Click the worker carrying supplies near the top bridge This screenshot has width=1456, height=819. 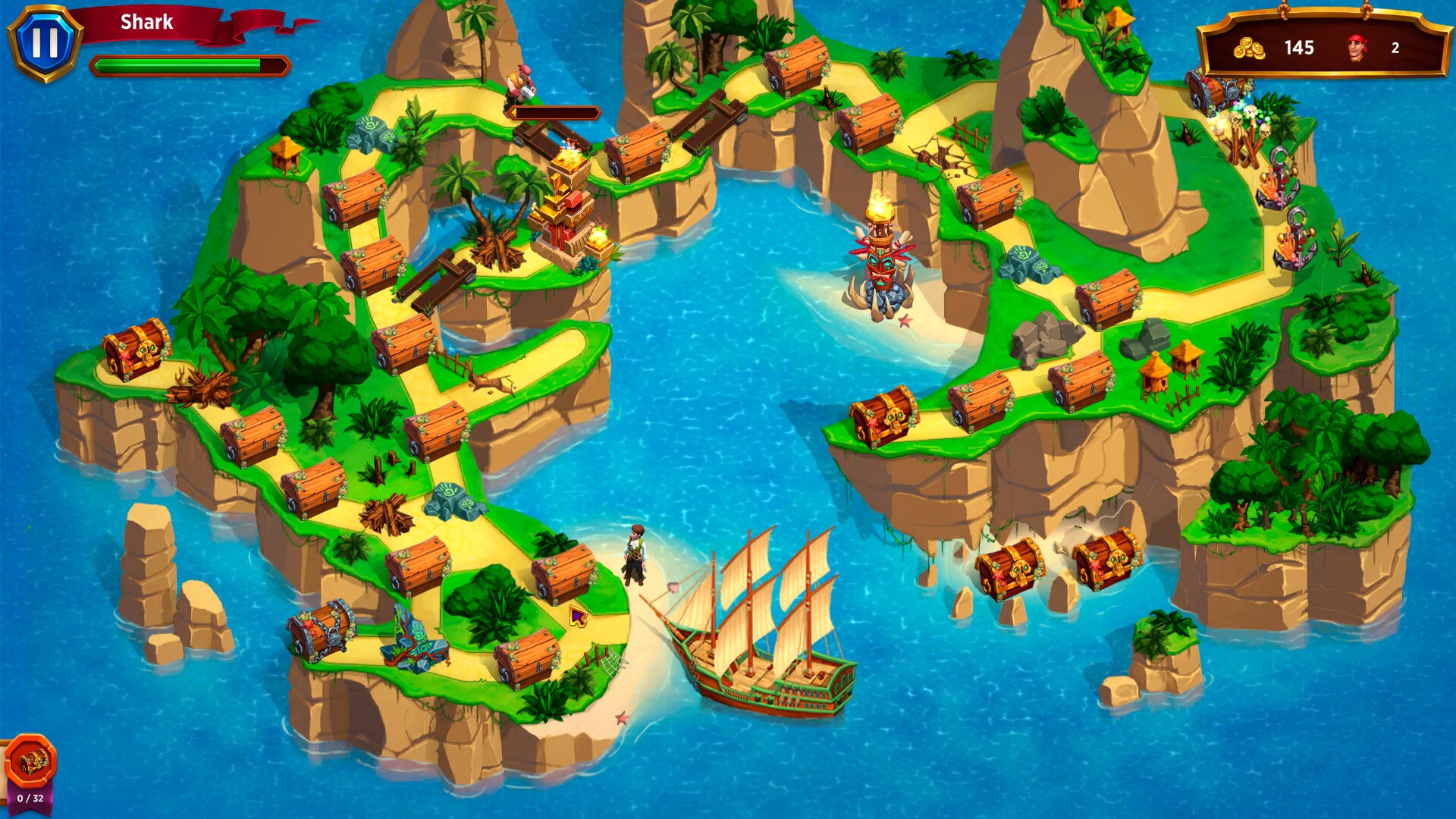pos(522,83)
